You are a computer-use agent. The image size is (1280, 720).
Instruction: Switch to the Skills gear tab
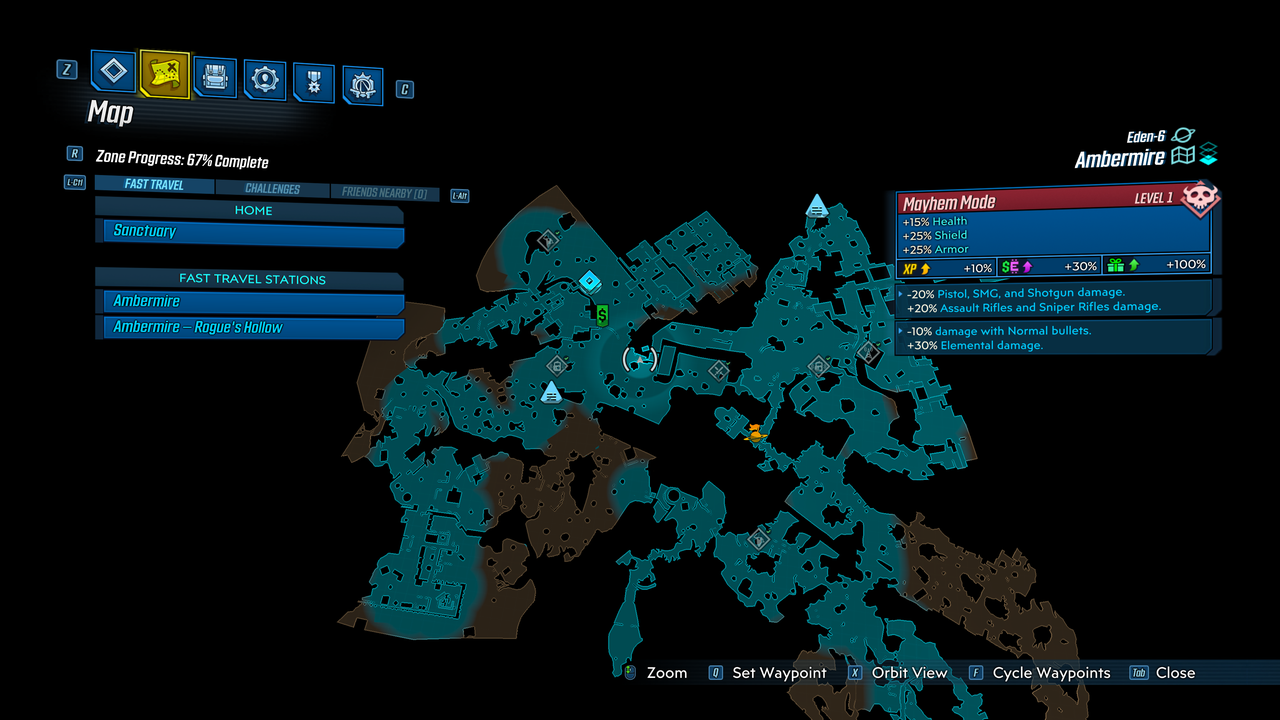[265, 80]
